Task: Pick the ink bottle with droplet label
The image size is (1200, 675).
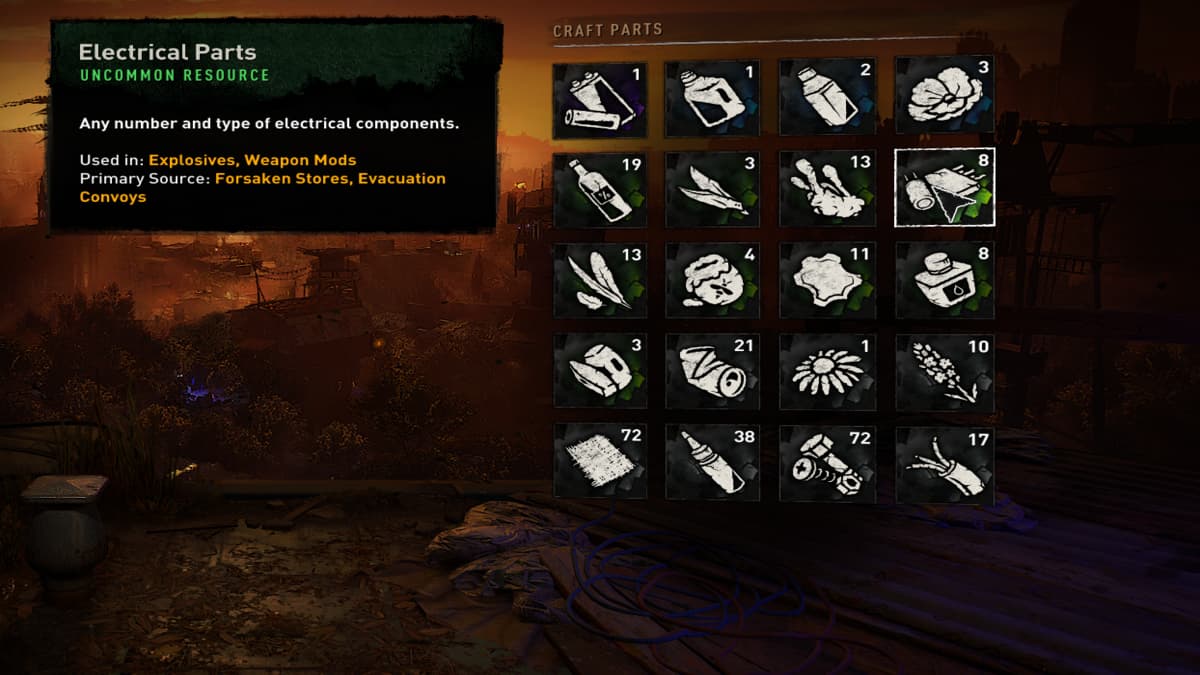Action: coord(944,279)
